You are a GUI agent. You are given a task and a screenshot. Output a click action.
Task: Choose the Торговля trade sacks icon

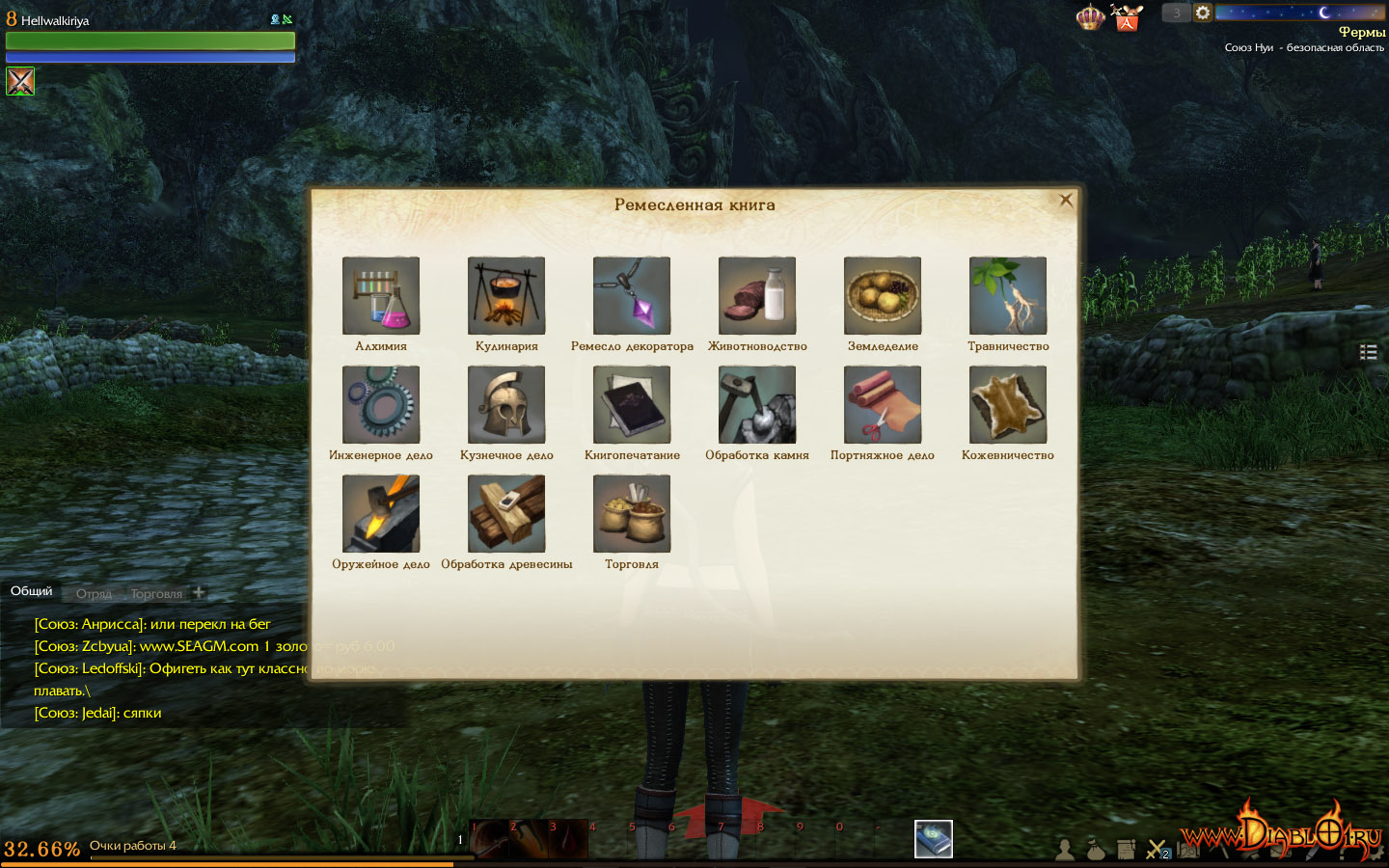click(632, 513)
